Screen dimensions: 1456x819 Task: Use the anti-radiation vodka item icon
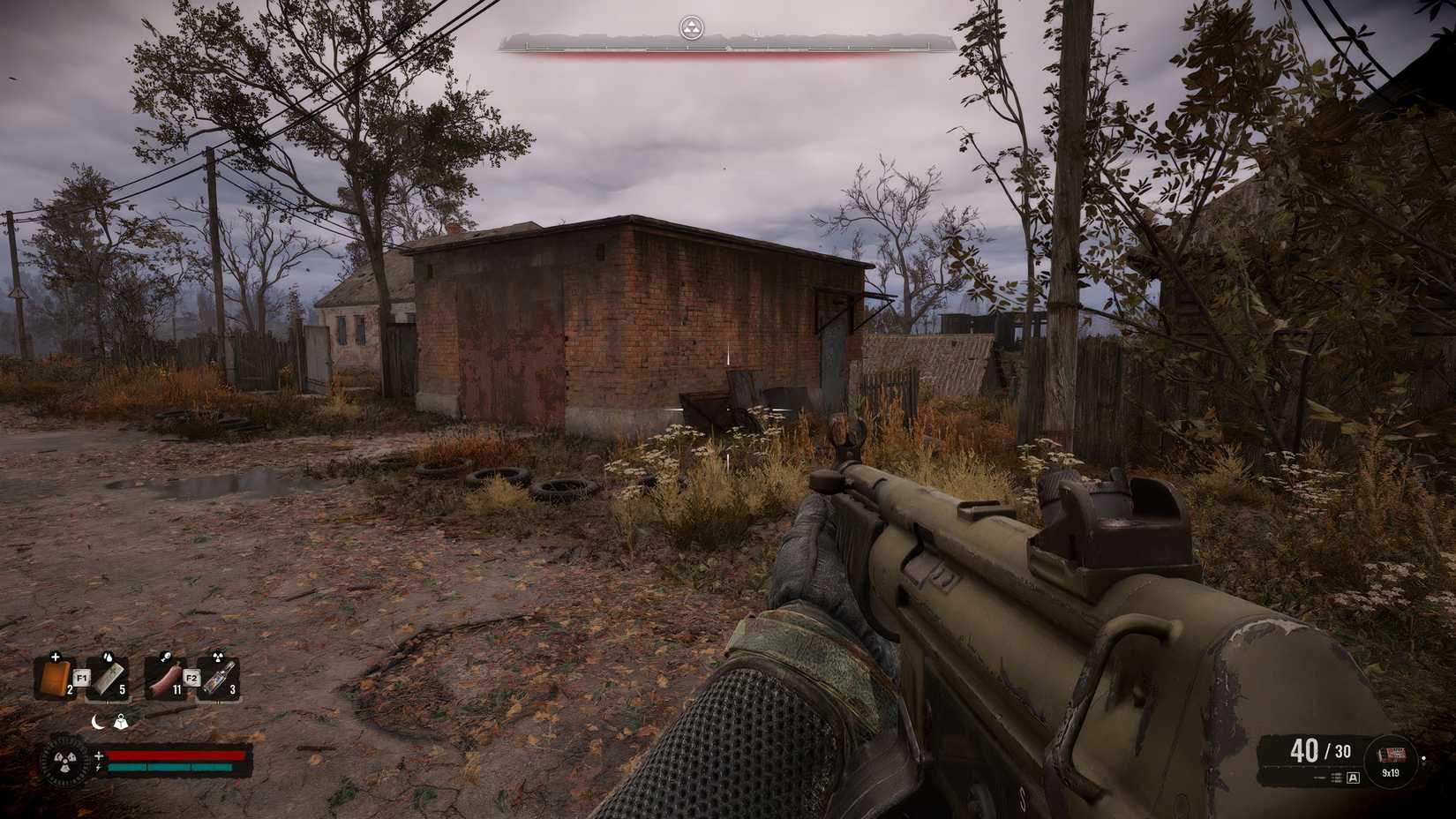click(x=221, y=676)
